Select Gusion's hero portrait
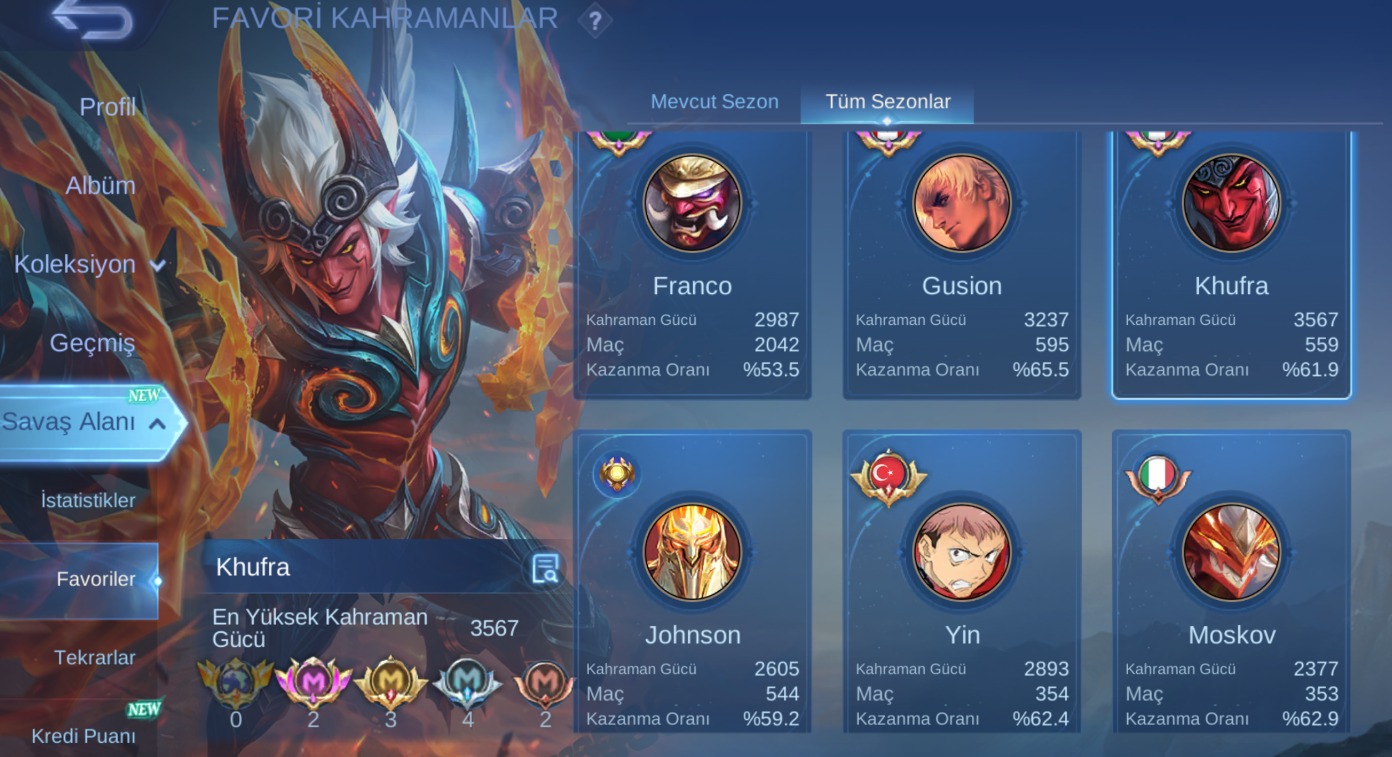Viewport: 1392px width, 757px height. point(961,203)
